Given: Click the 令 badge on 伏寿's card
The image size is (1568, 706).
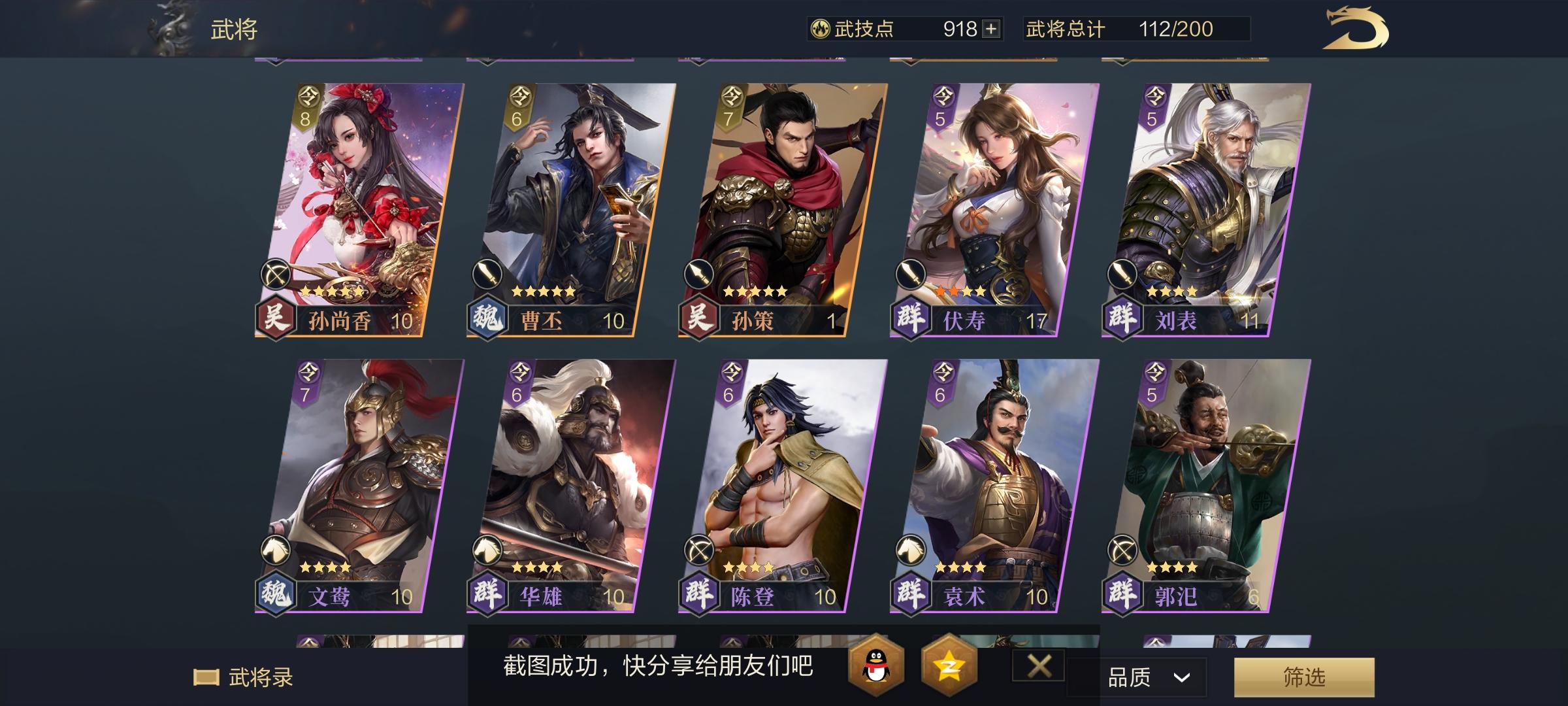Looking at the screenshot, I should pos(942,97).
